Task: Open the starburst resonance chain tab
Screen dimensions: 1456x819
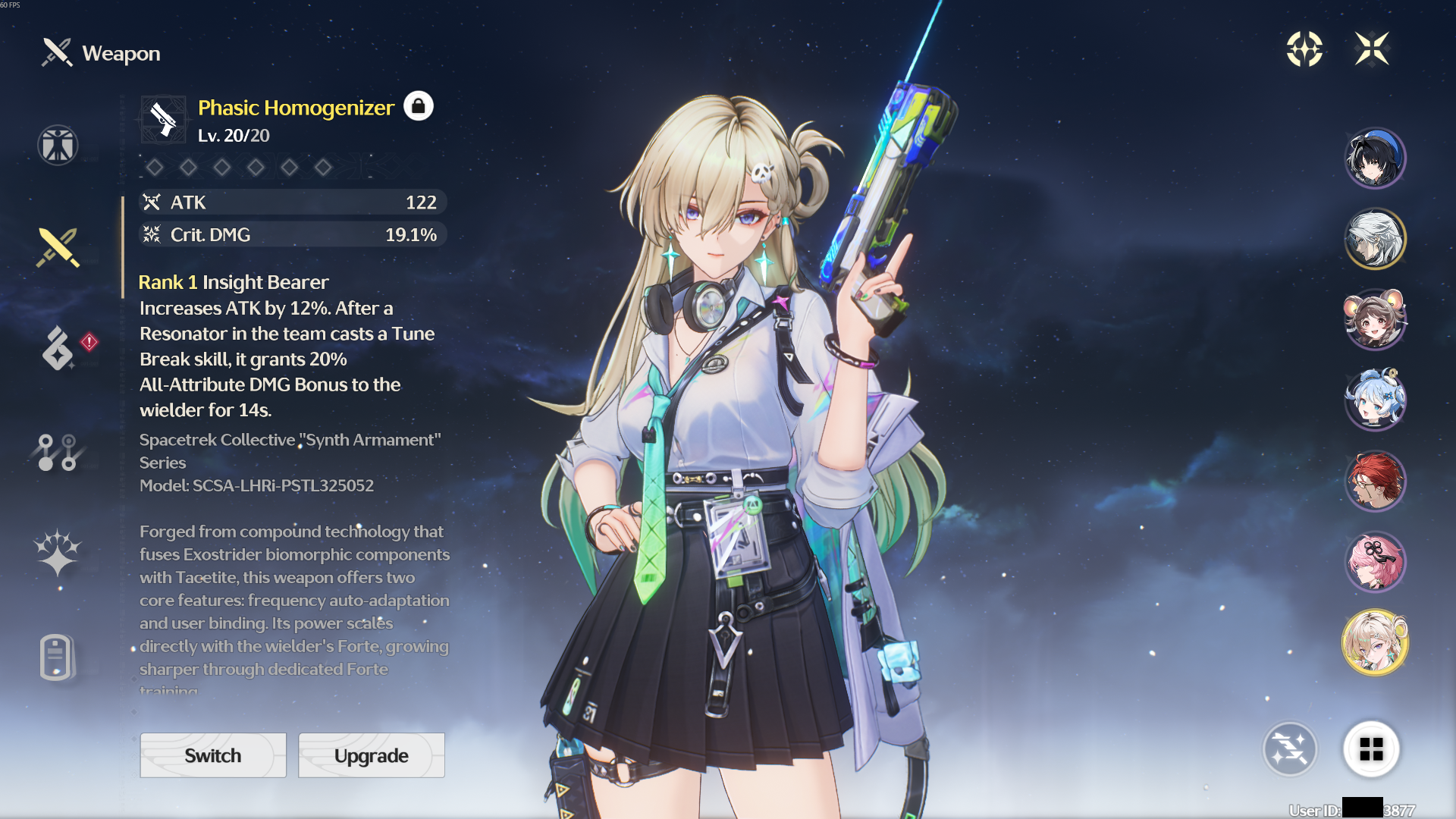Action: click(58, 552)
